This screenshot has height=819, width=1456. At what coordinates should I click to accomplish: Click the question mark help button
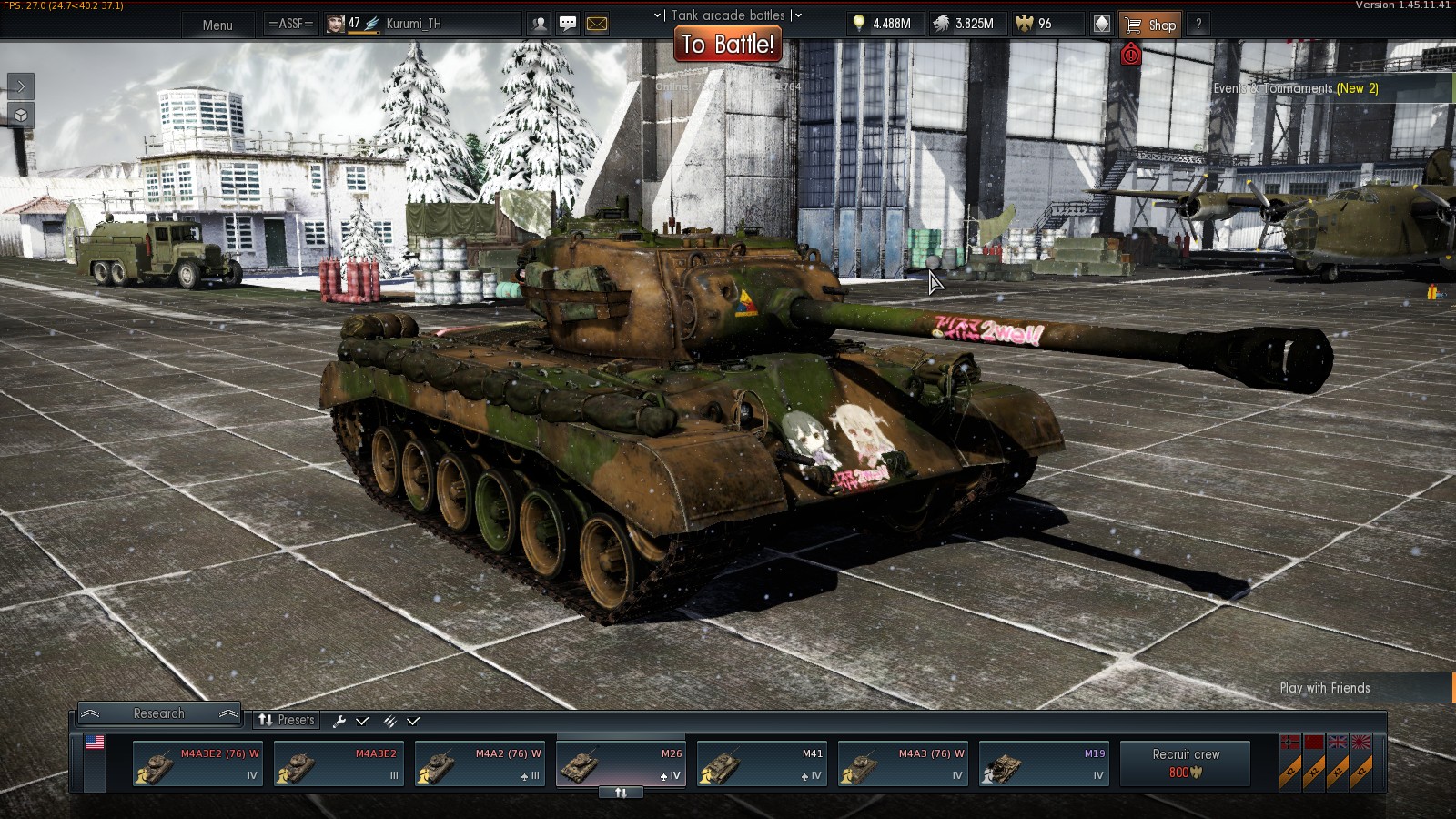pos(1198,25)
